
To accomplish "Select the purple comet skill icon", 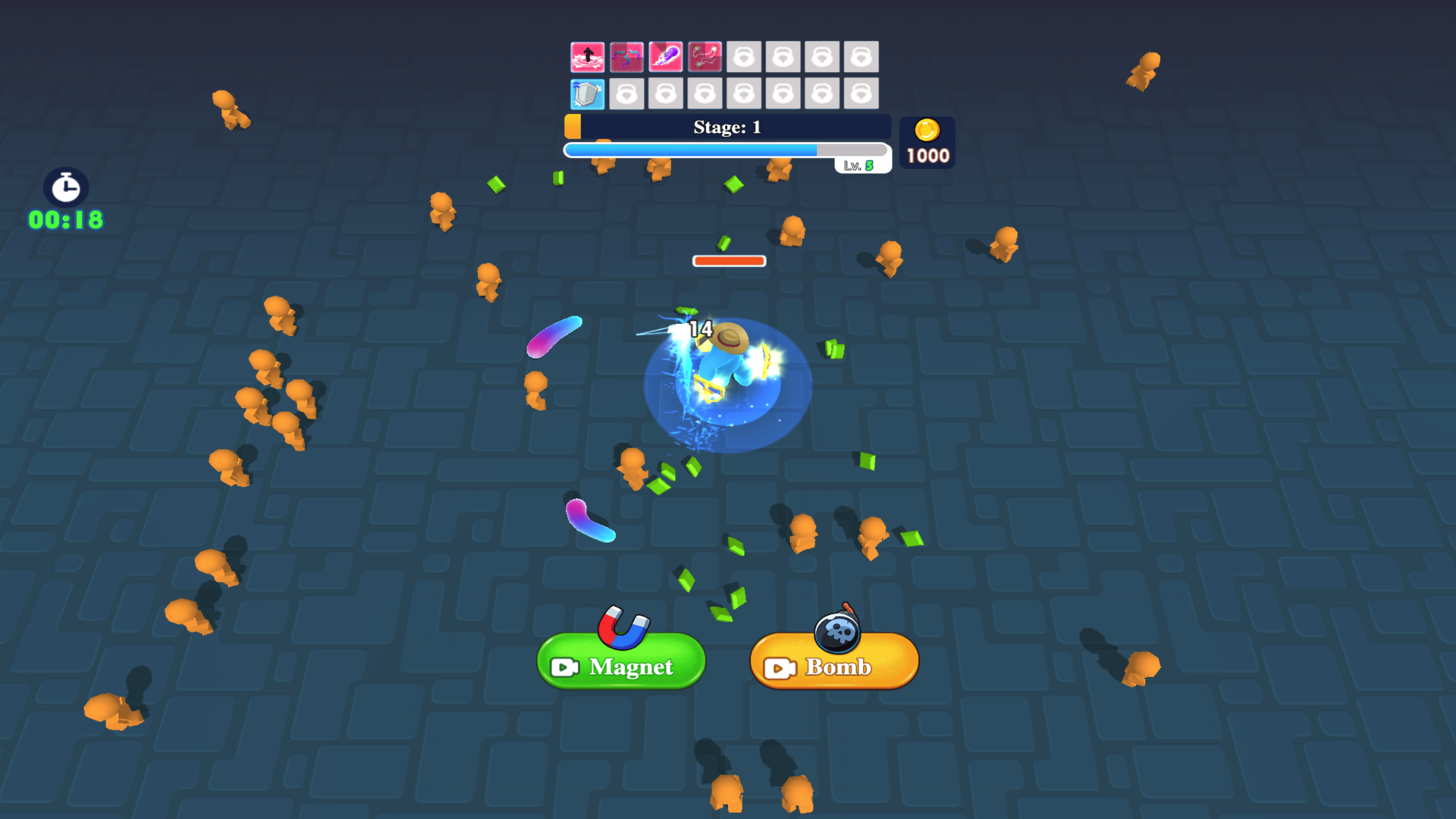I will coord(665,57).
